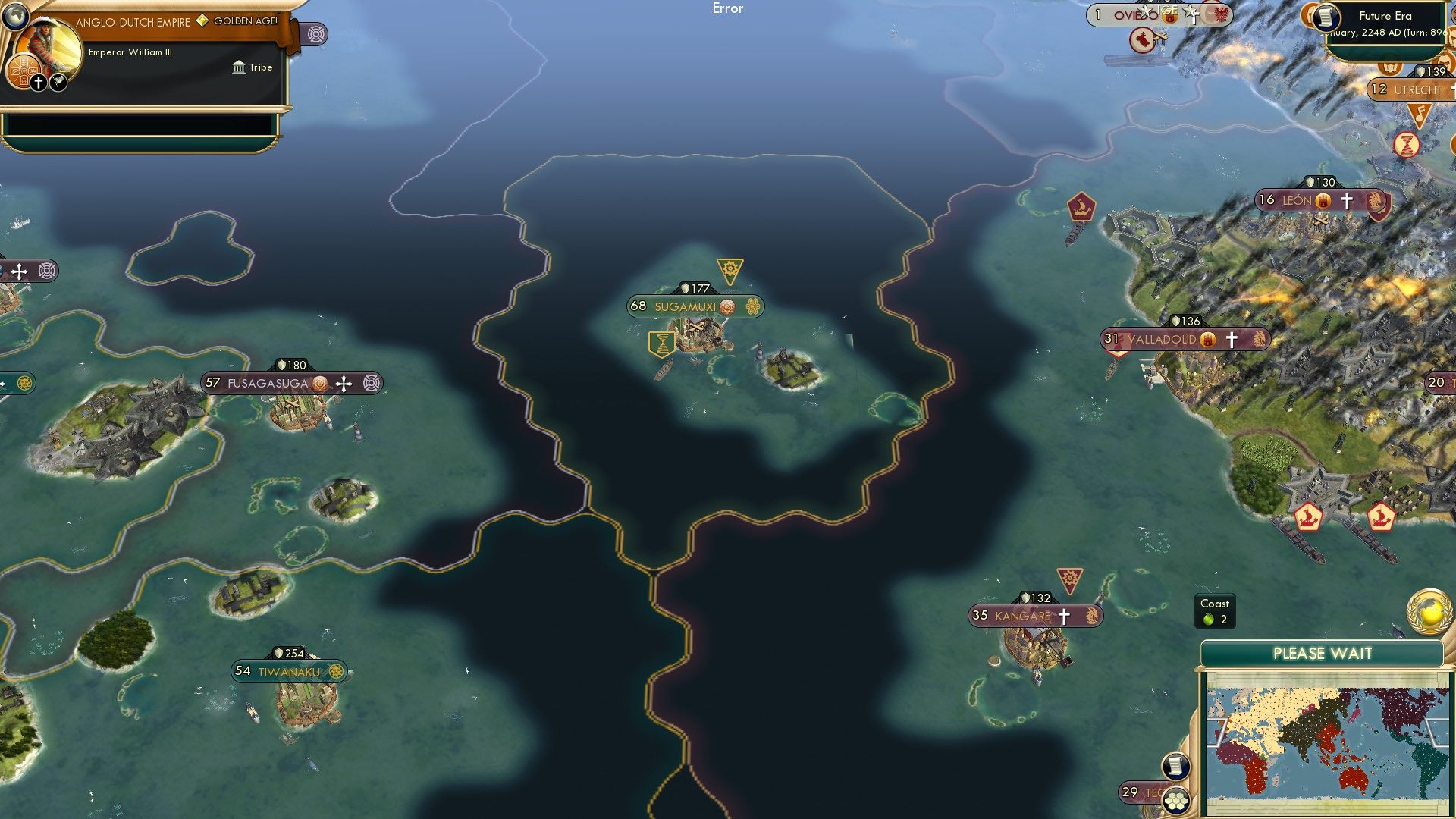Image resolution: width=1456 pixels, height=819 pixels.
Task: Select the trade route marker above Sugamuxi
Action: pos(730,268)
